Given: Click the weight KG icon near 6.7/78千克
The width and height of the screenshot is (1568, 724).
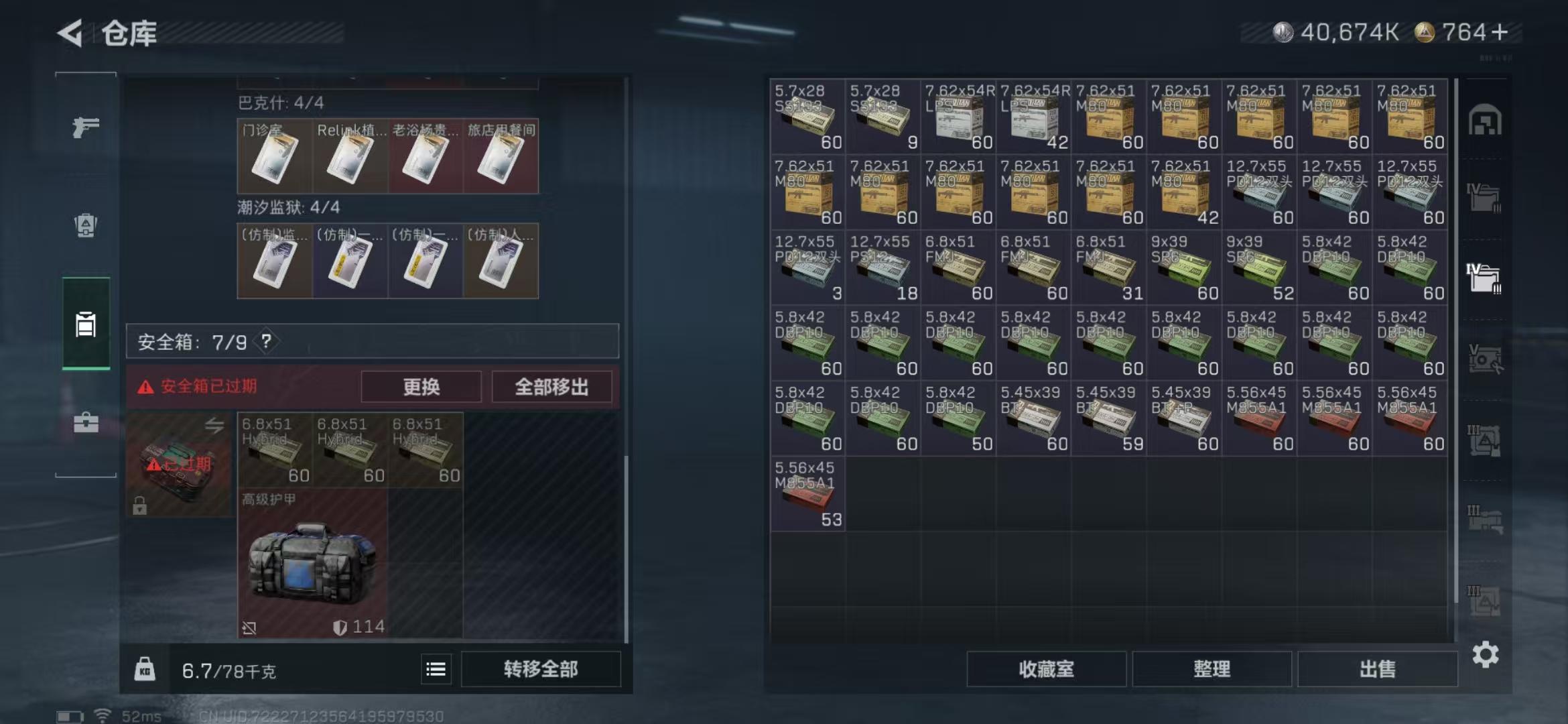Looking at the screenshot, I should (145, 668).
